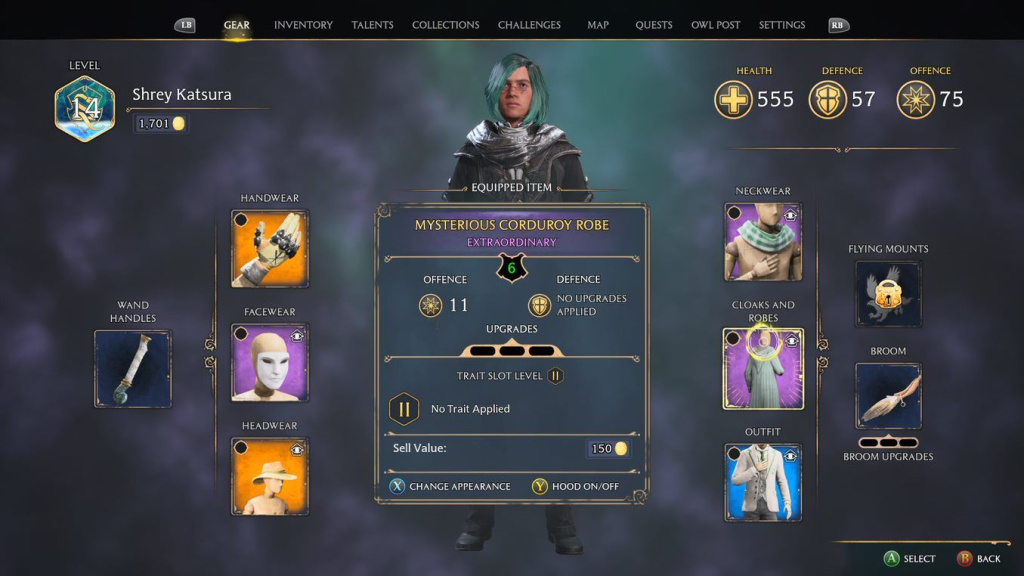
Task: Select the Gear tab
Action: click(x=237, y=25)
